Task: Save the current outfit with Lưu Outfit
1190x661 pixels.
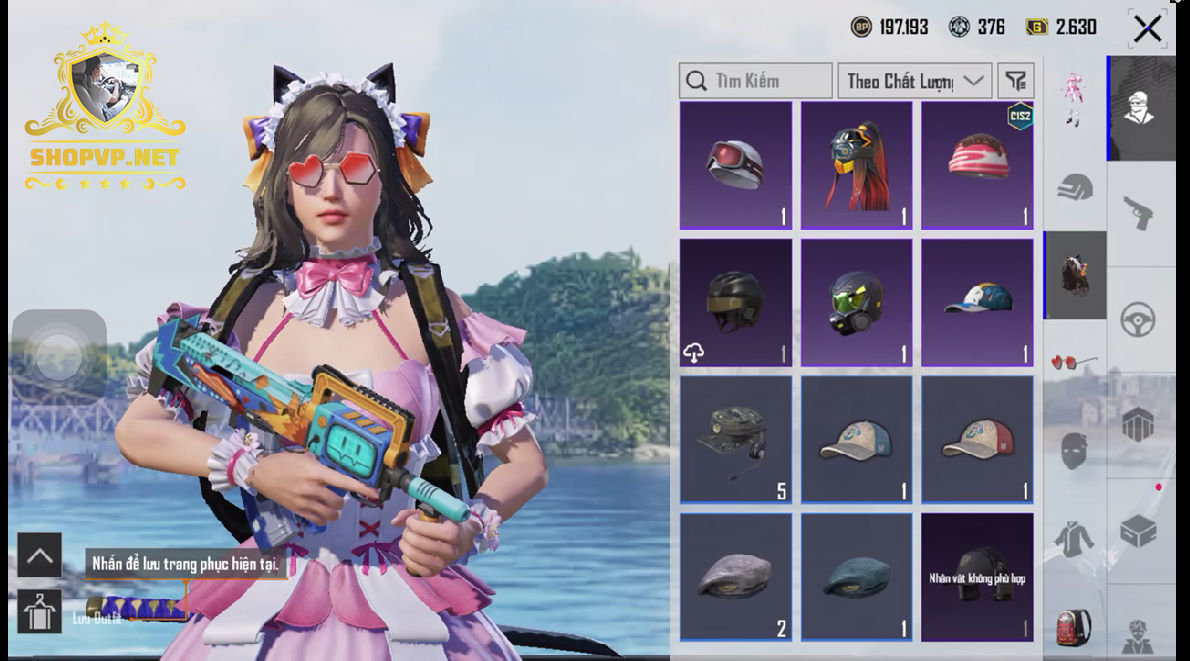Action: [41, 611]
